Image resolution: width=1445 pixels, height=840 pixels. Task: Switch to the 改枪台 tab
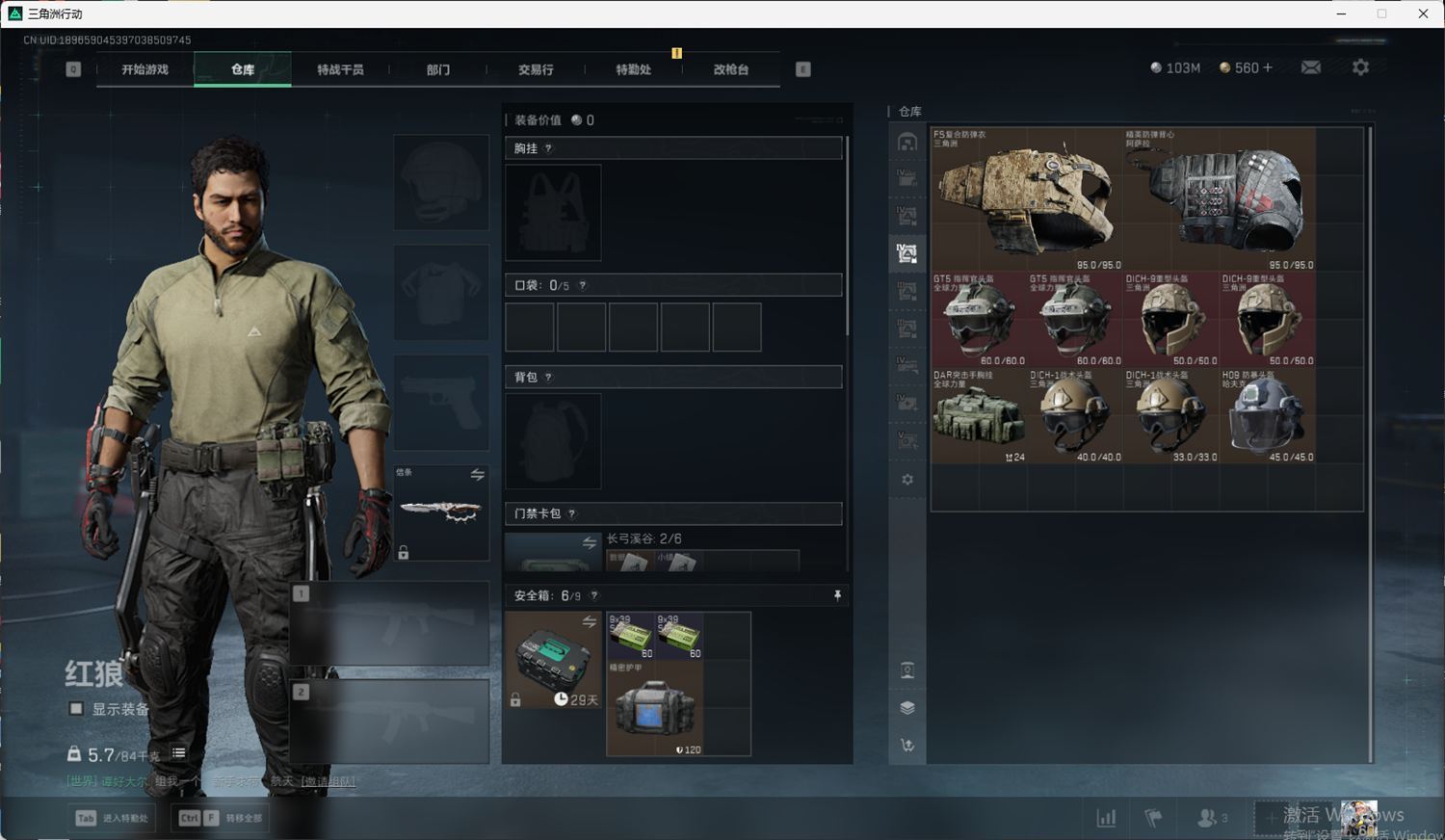tap(731, 69)
